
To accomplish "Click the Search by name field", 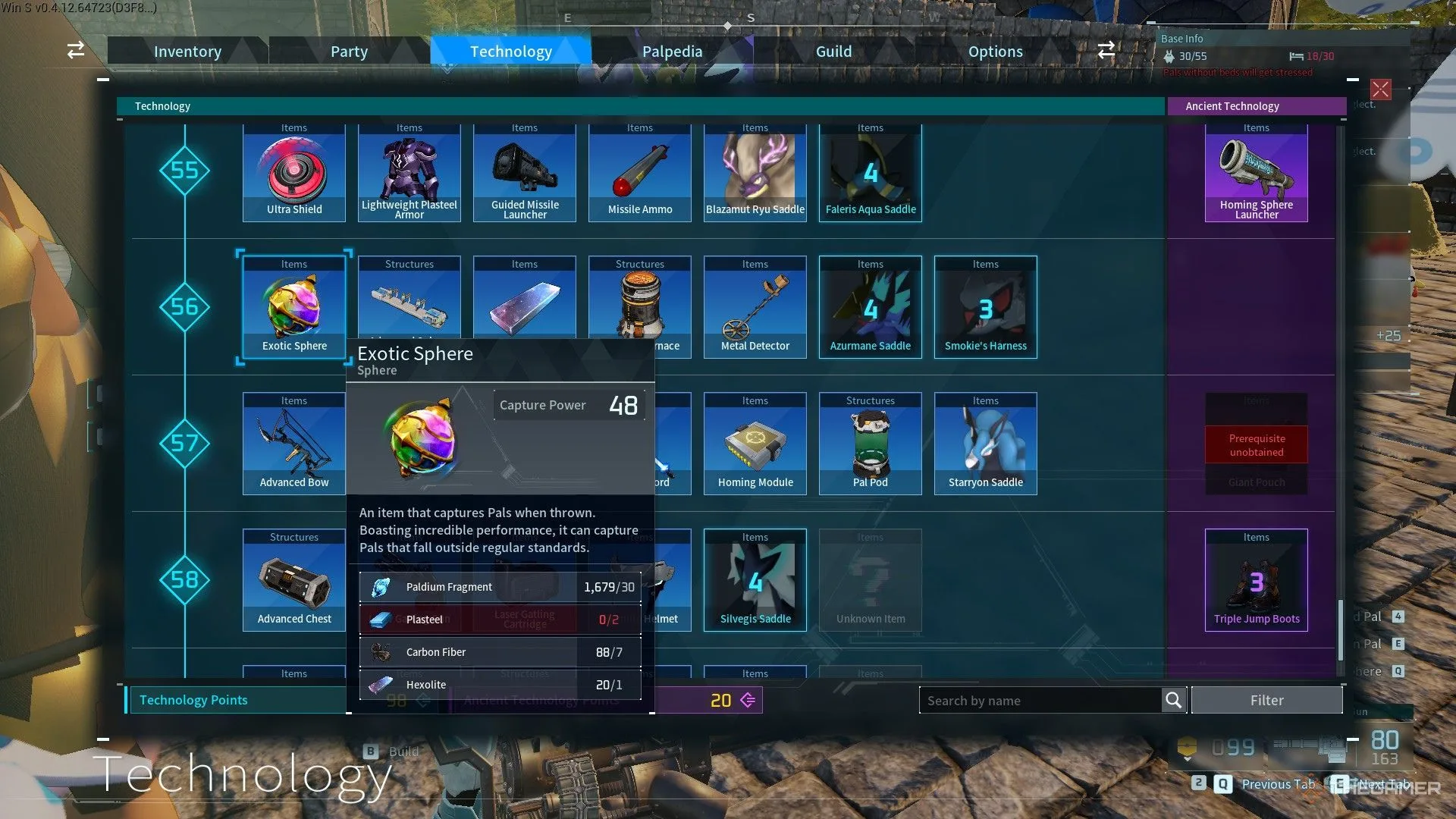I will pos(1039,701).
